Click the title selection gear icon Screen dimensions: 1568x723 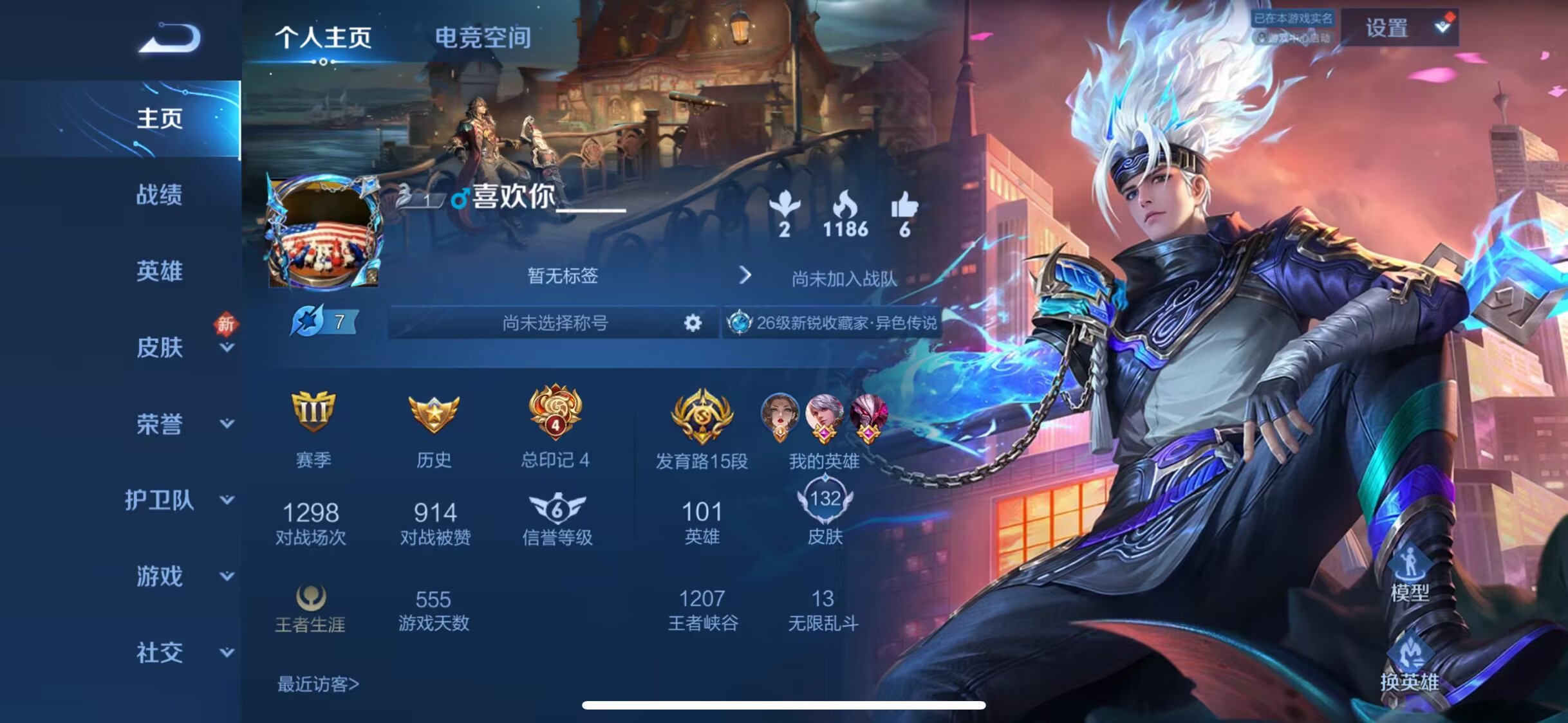693,322
